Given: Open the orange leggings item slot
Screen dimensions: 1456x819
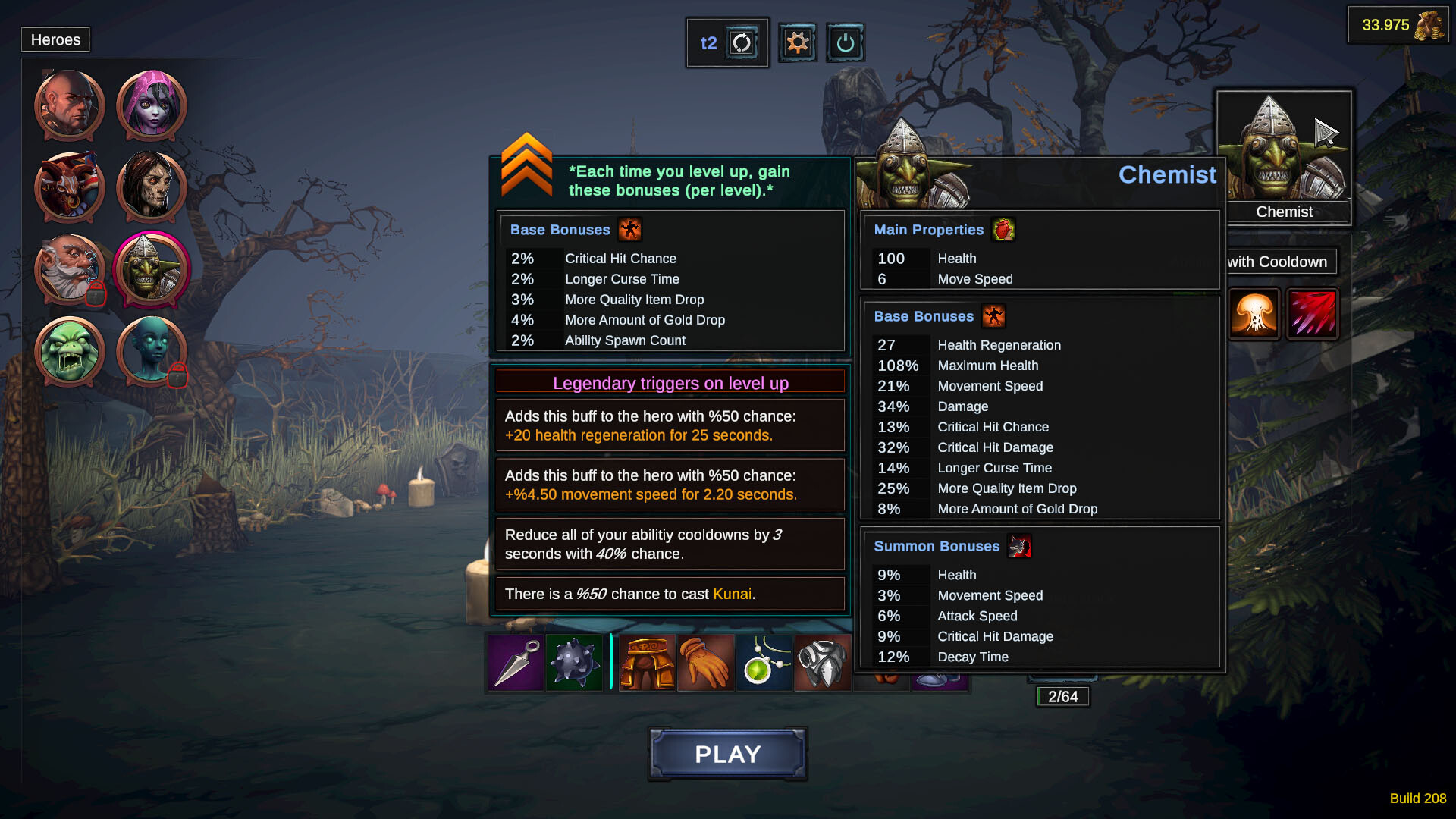Looking at the screenshot, I should coord(647,664).
